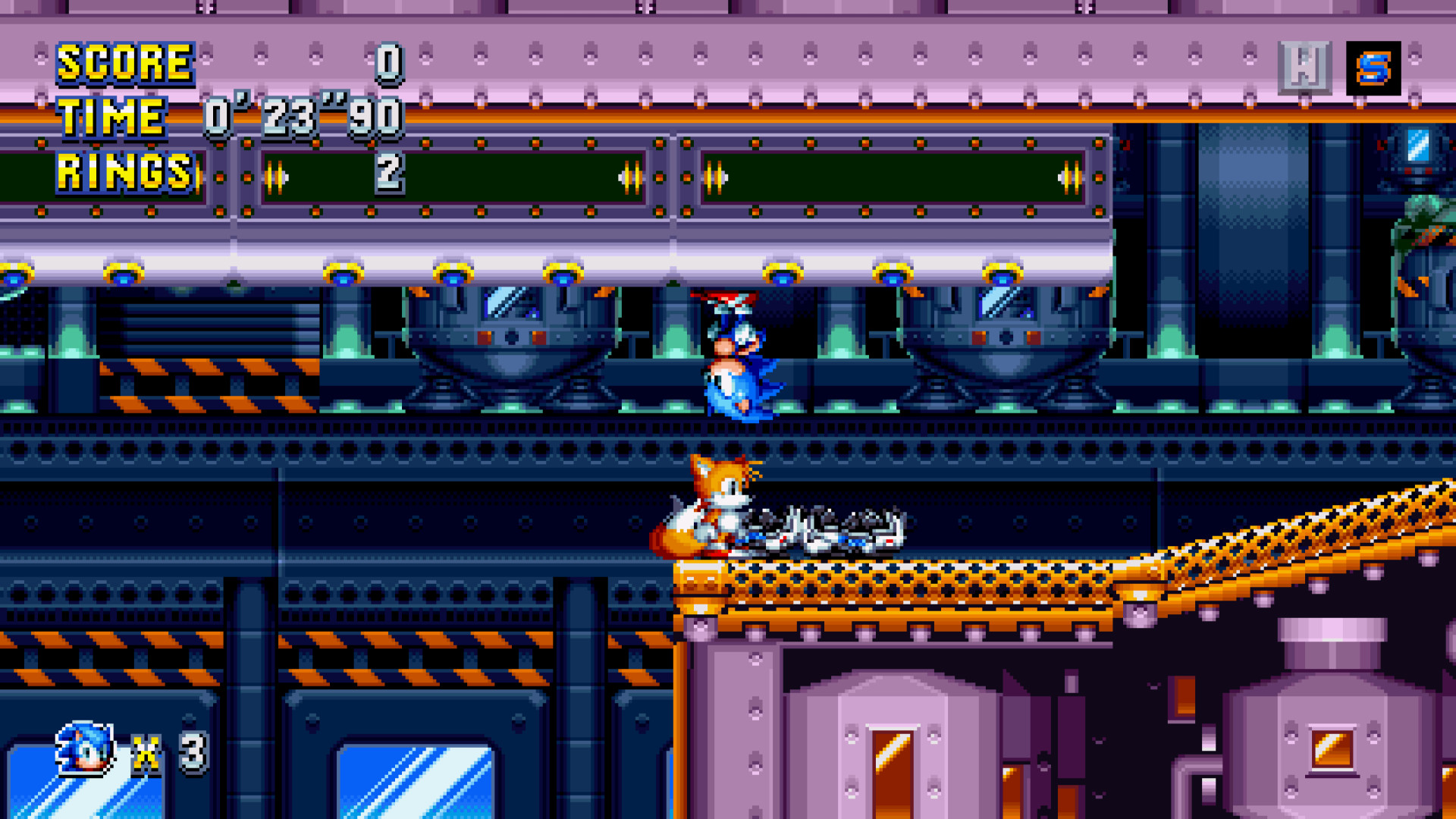Click the blue S badge icon
This screenshot has width=1456, height=819.
coord(1373,68)
